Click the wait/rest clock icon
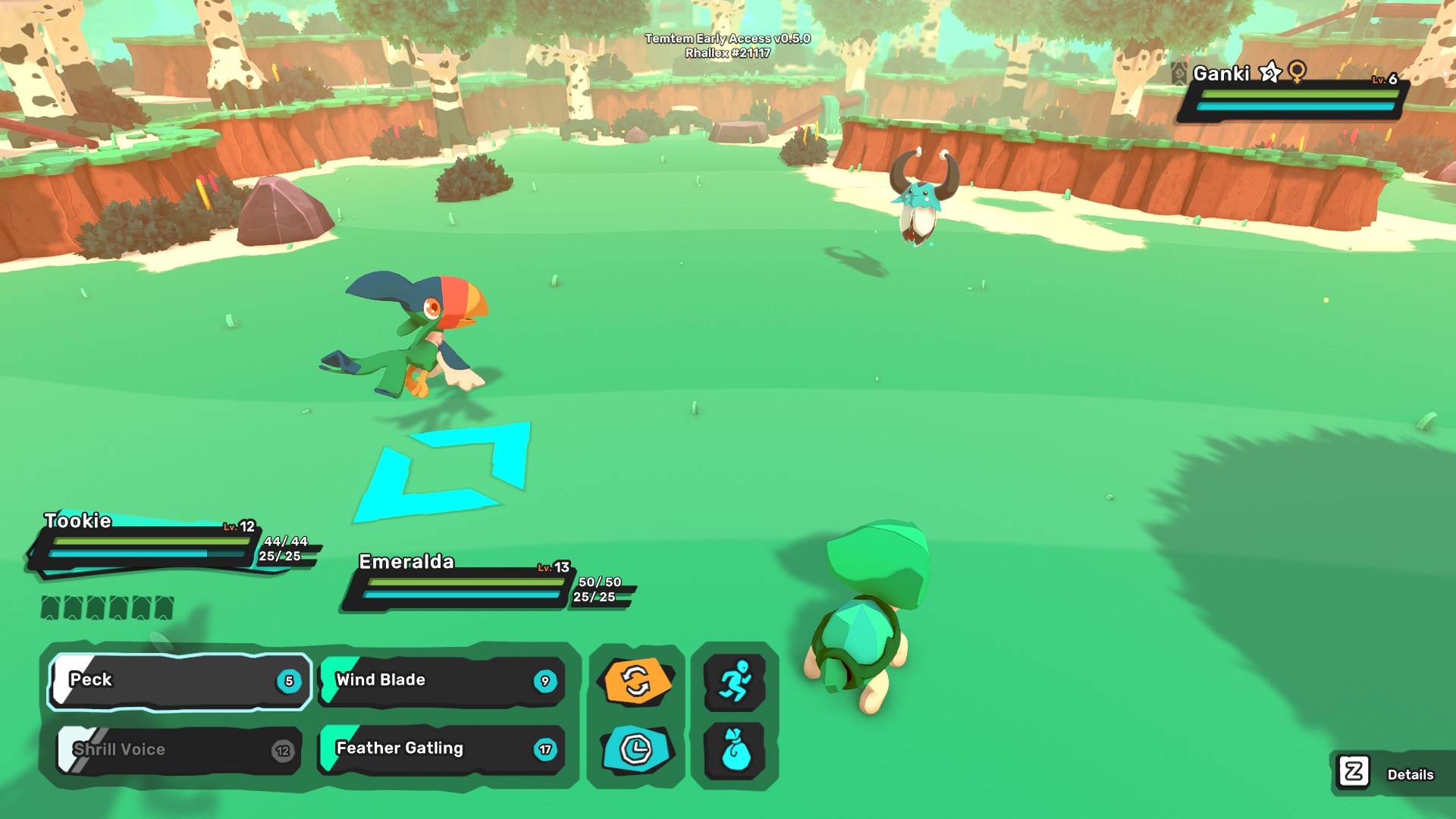The width and height of the screenshot is (1456, 819). tap(637, 749)
